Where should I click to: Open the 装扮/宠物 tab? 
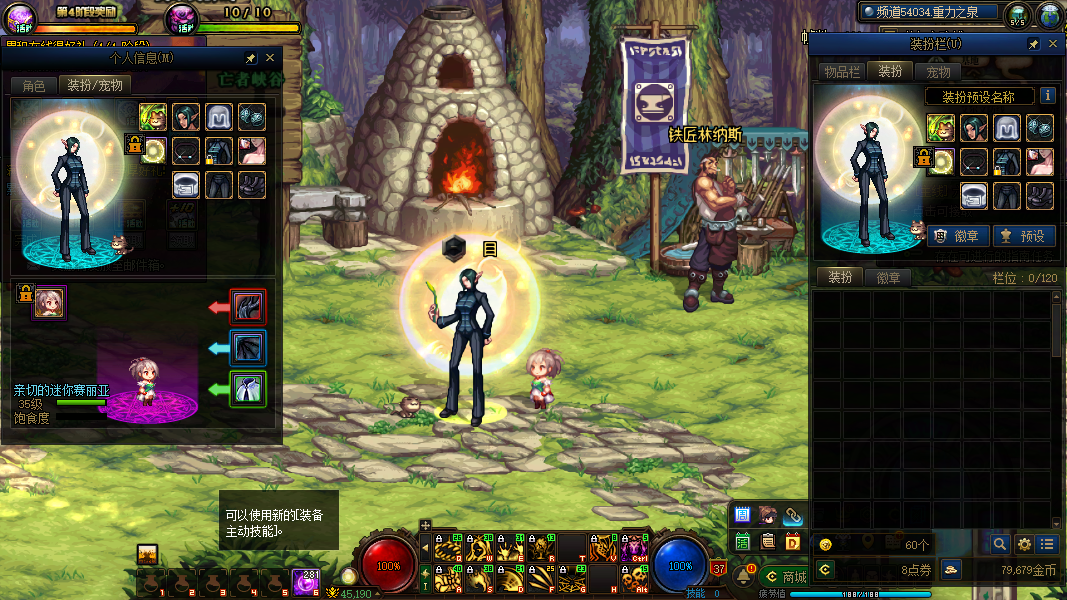(95, 86)
